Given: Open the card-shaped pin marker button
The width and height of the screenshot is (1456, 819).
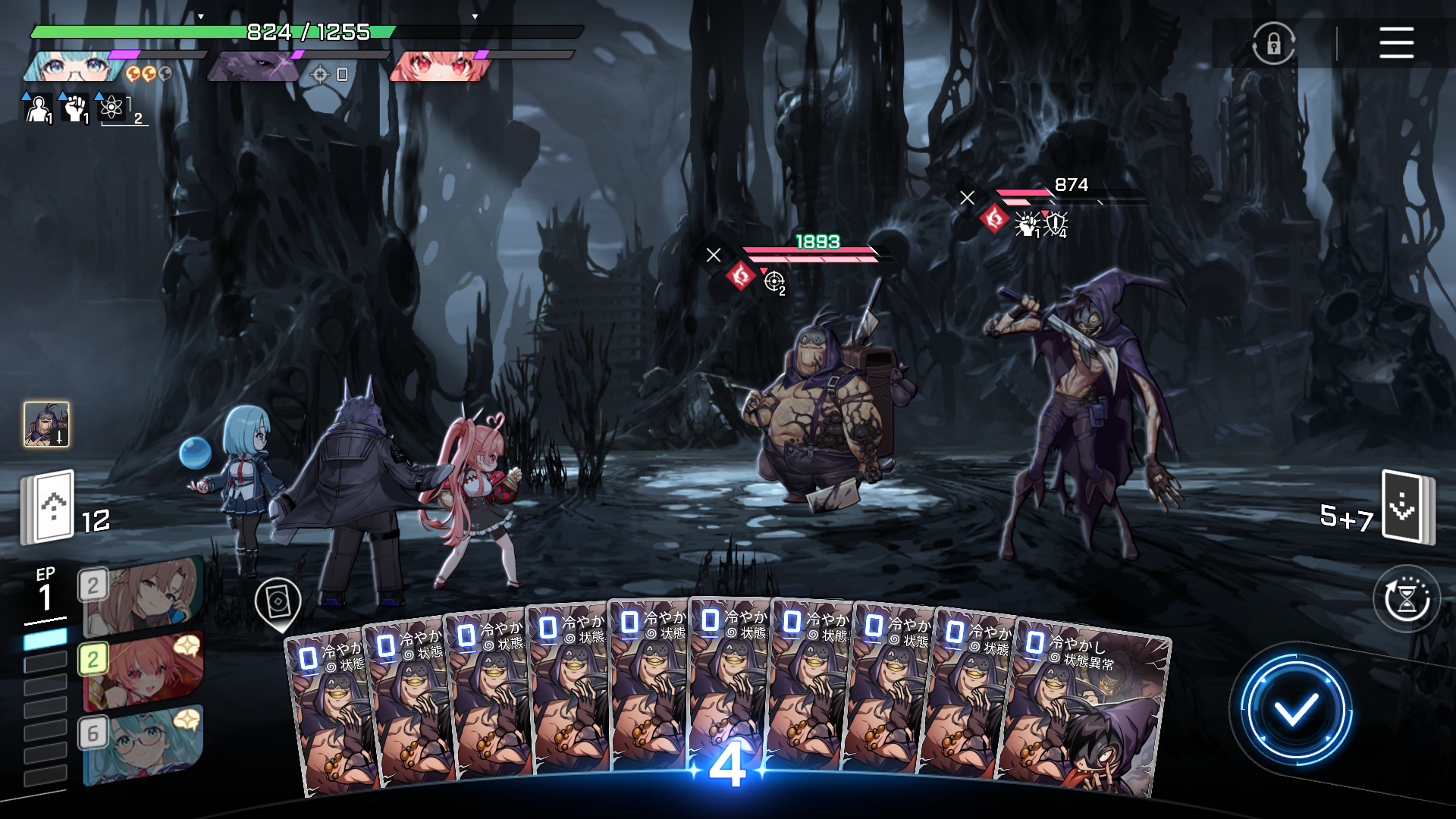Looking at the screenshot, I should (x=278, y=603).
